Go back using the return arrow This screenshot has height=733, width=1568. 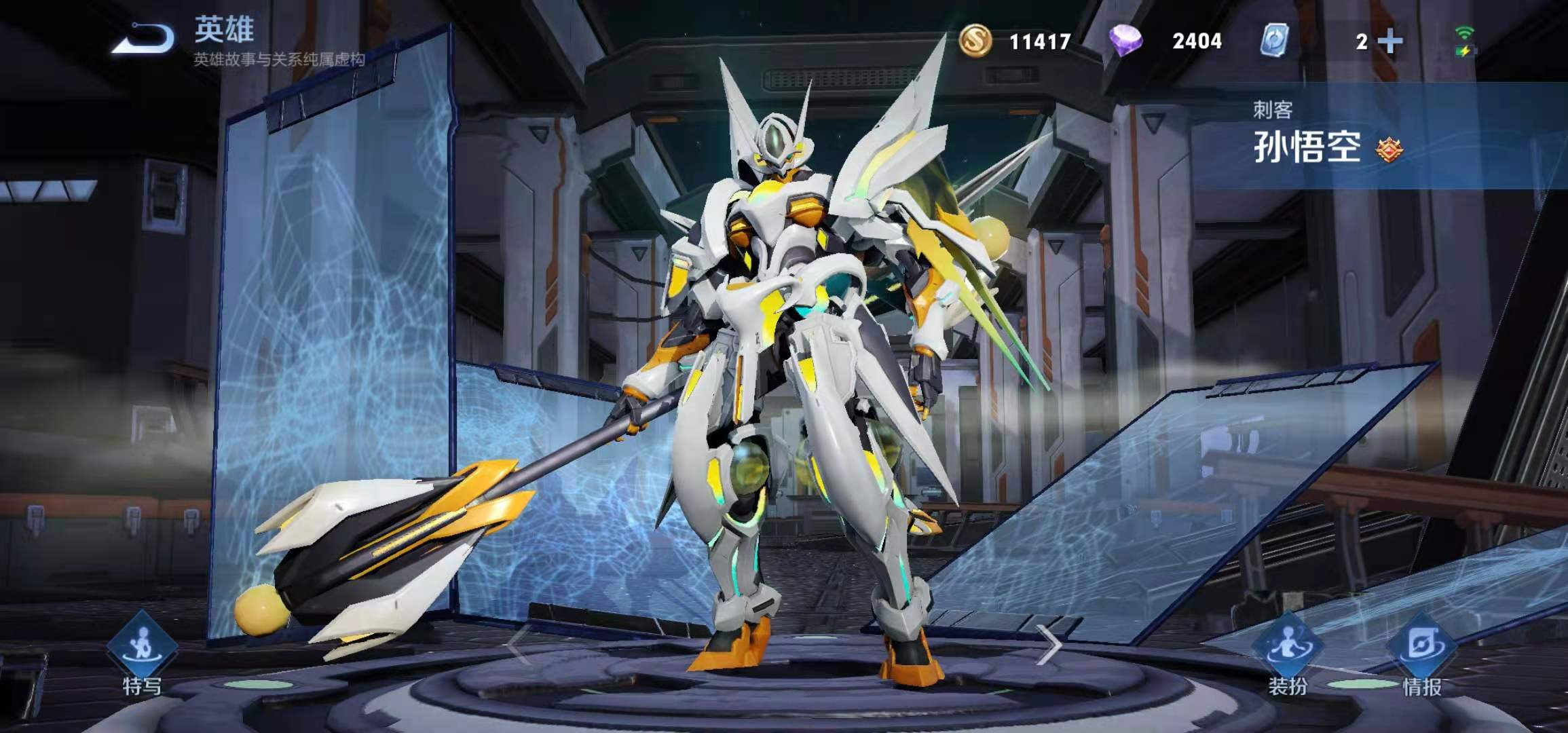click(145, 39)
